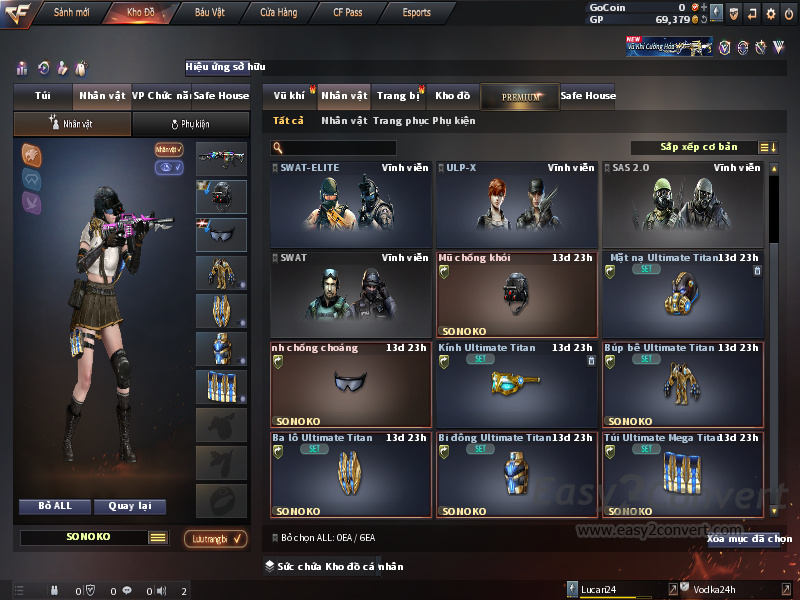Screen dimensions: 800x600
Task: Pick the Kính Ultimate Titan item
Action: click(516, 384)
